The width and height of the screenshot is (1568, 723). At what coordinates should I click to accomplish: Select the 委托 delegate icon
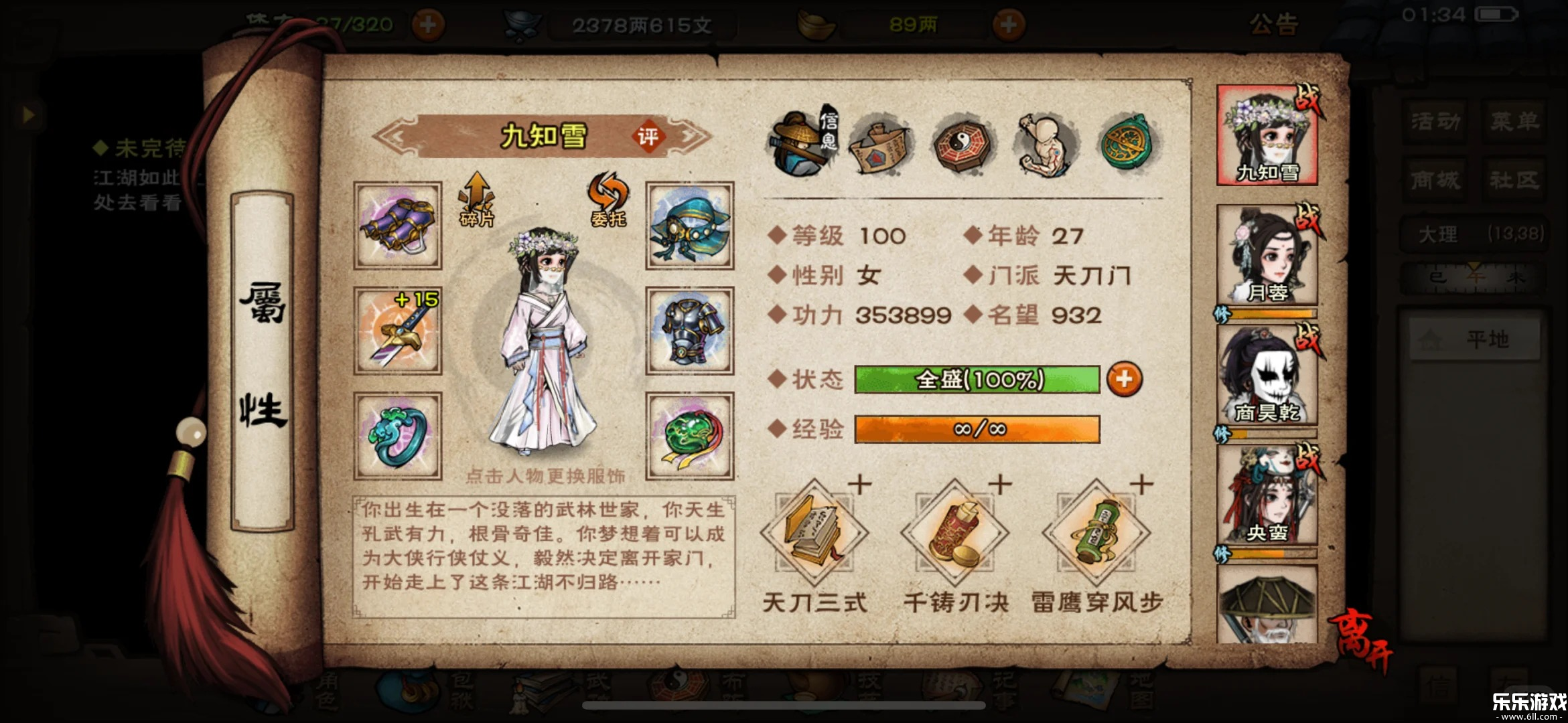coord(608,199)
